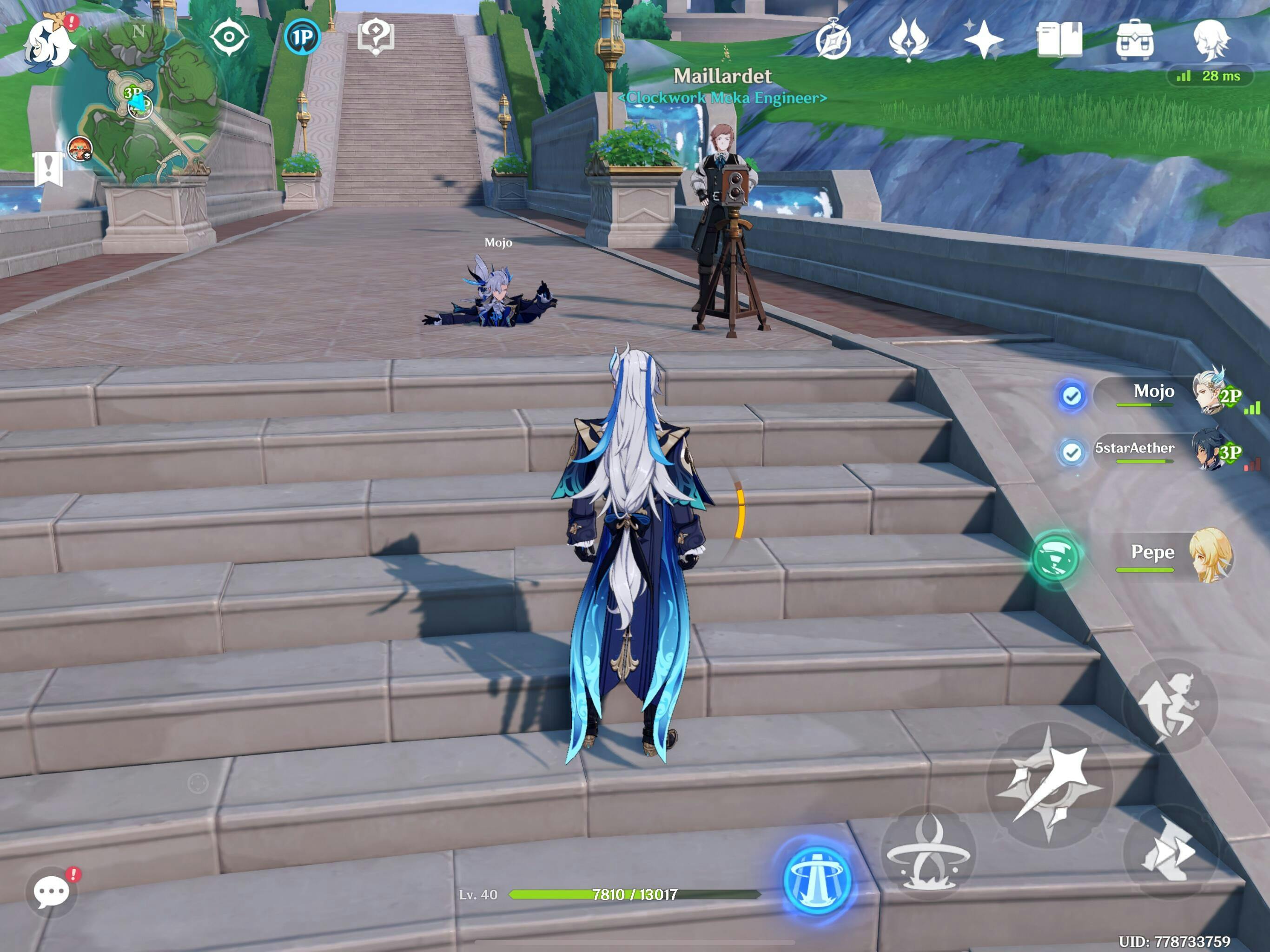
Task: Open the character screen head icon
Action: tap(1210, 40)
